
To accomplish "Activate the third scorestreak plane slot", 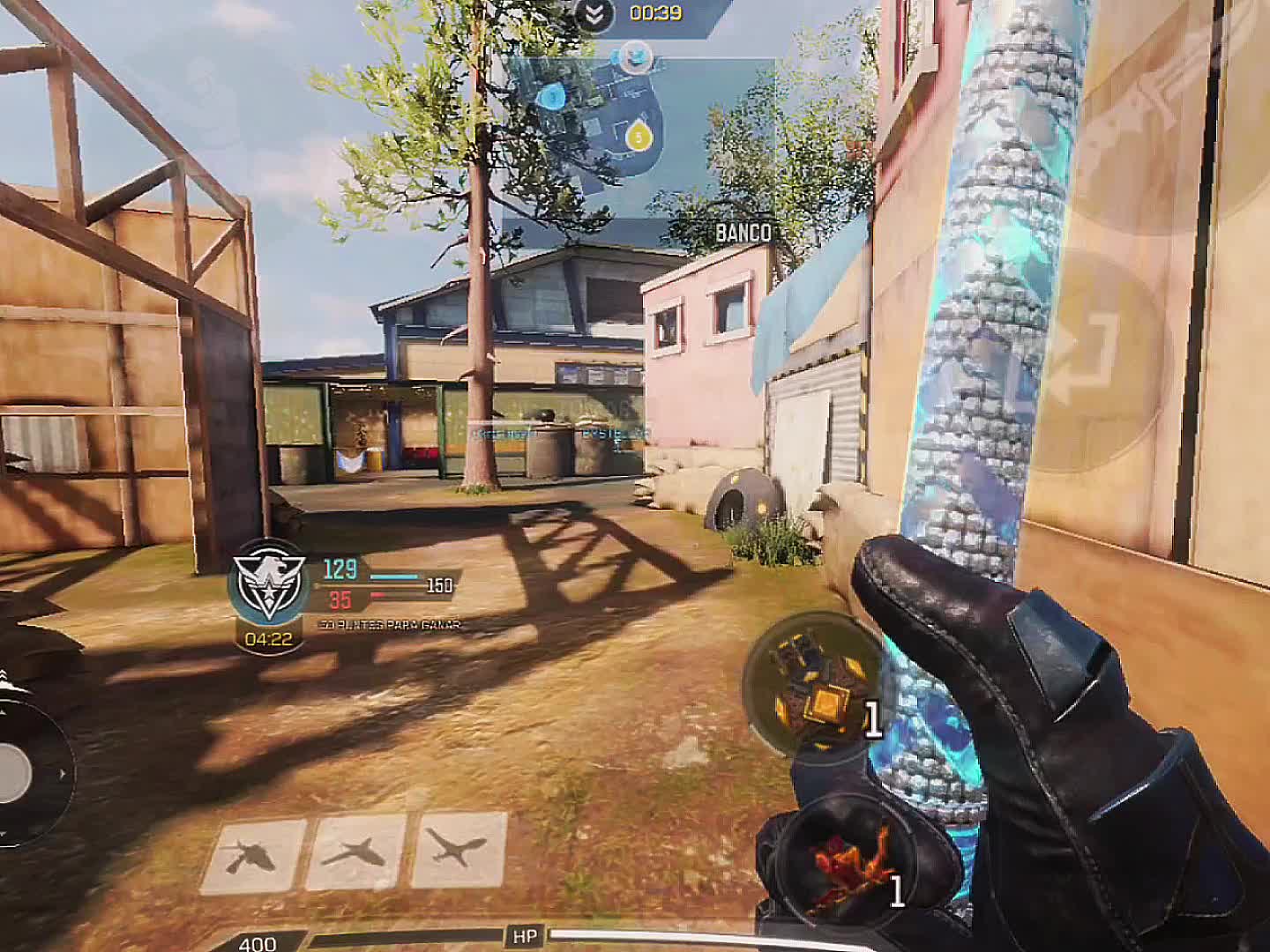I will pyautogui.click(x=459, y=850).
